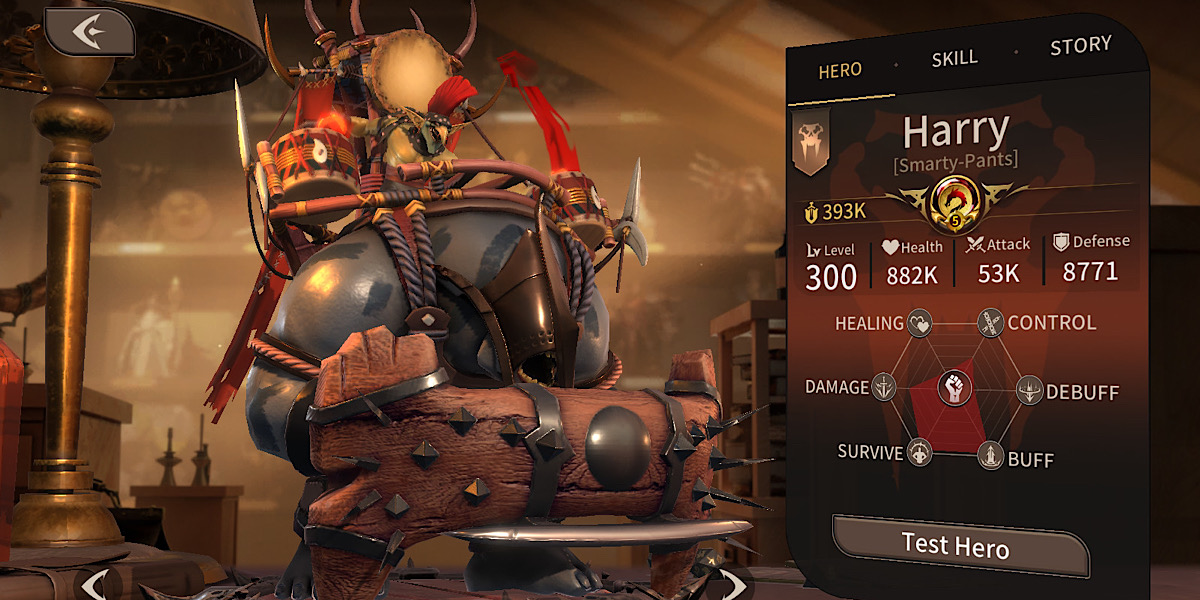The height and width of the screenshot is (600, 1200).
Task: Show the next hero with right arrow
Action: pyautogui.click(x=735, y=585)
